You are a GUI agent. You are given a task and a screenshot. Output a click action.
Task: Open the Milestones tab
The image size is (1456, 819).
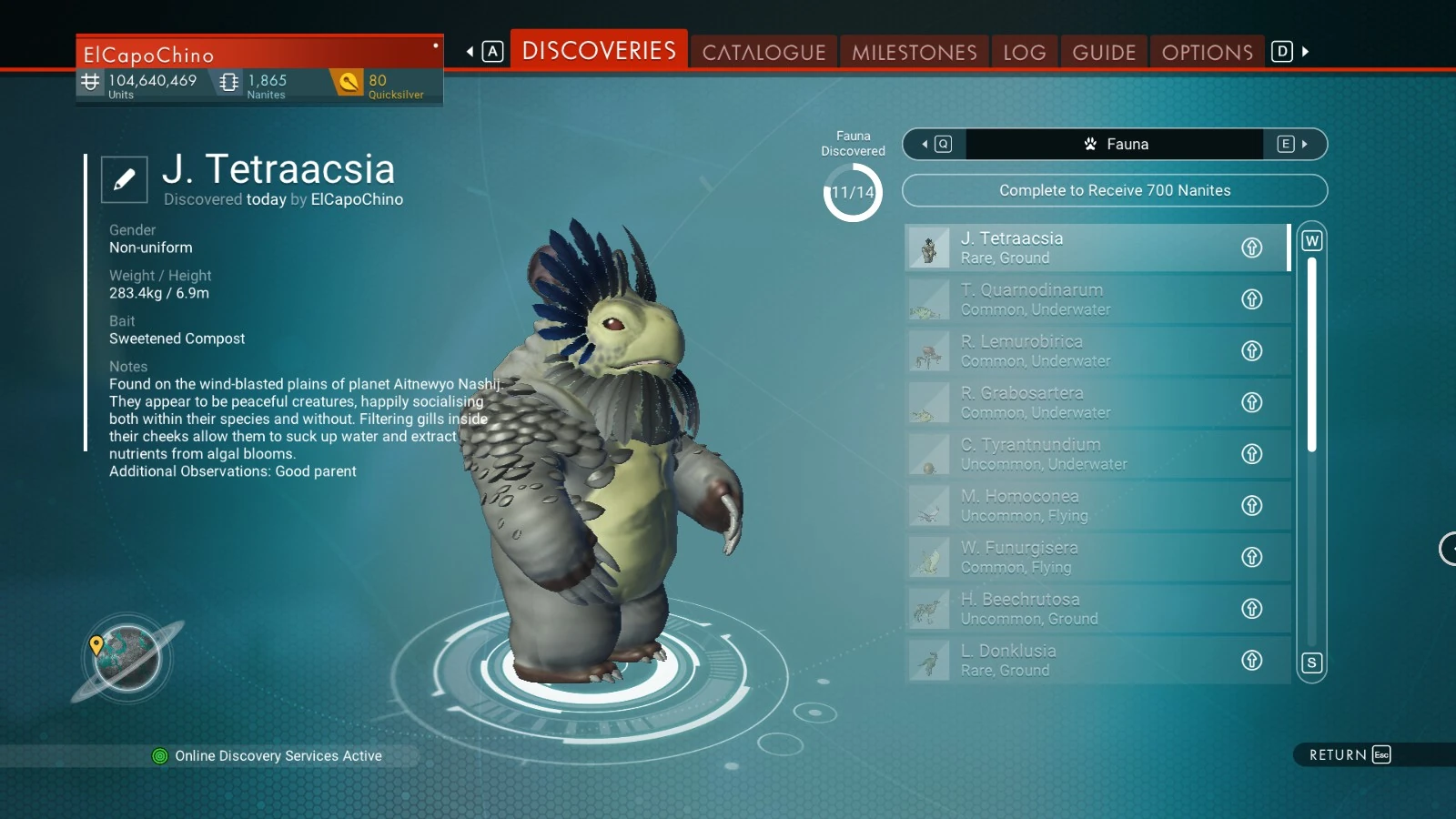(x=914, y=52)
